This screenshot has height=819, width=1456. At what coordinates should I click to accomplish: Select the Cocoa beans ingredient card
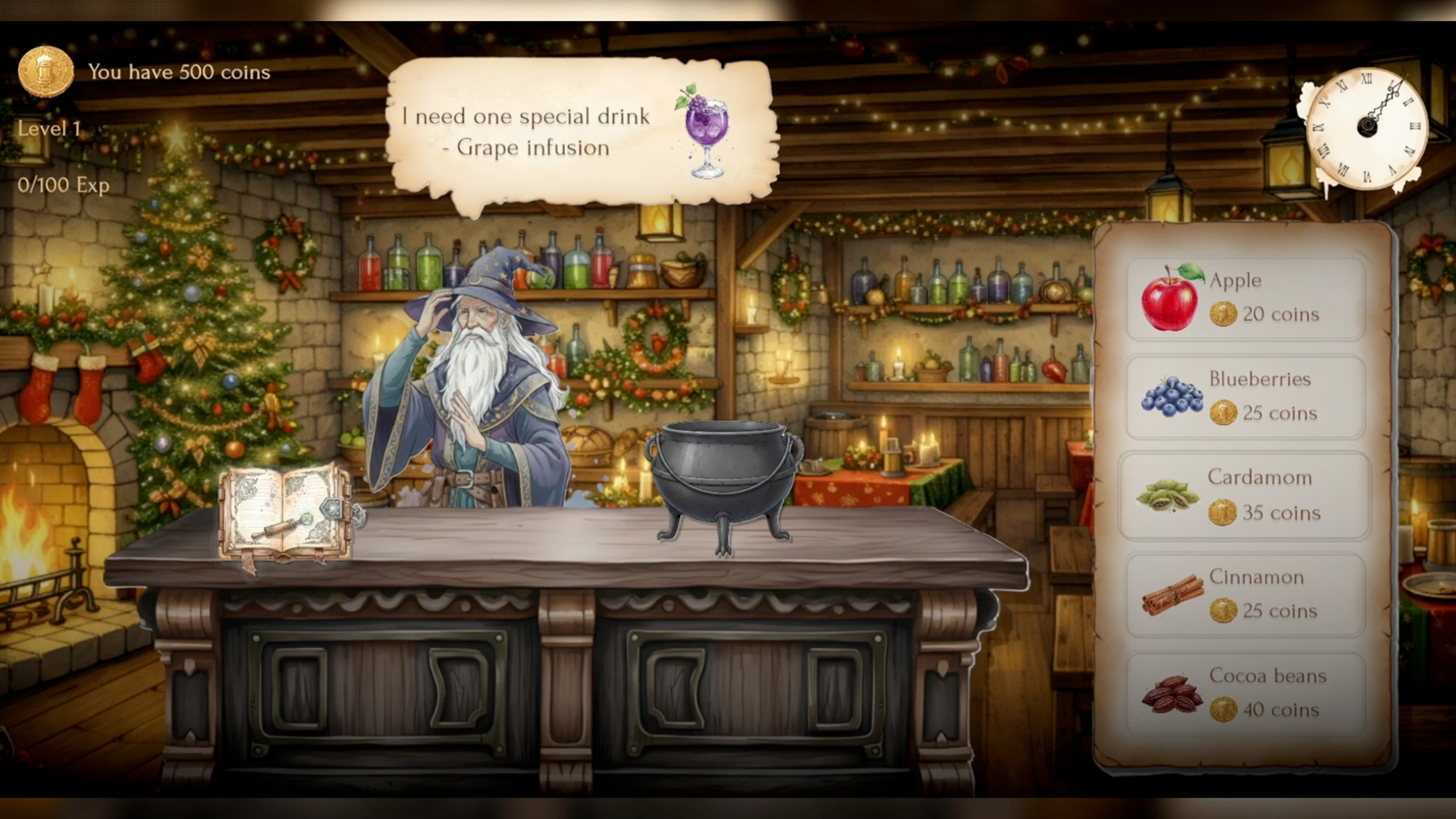1244,693
